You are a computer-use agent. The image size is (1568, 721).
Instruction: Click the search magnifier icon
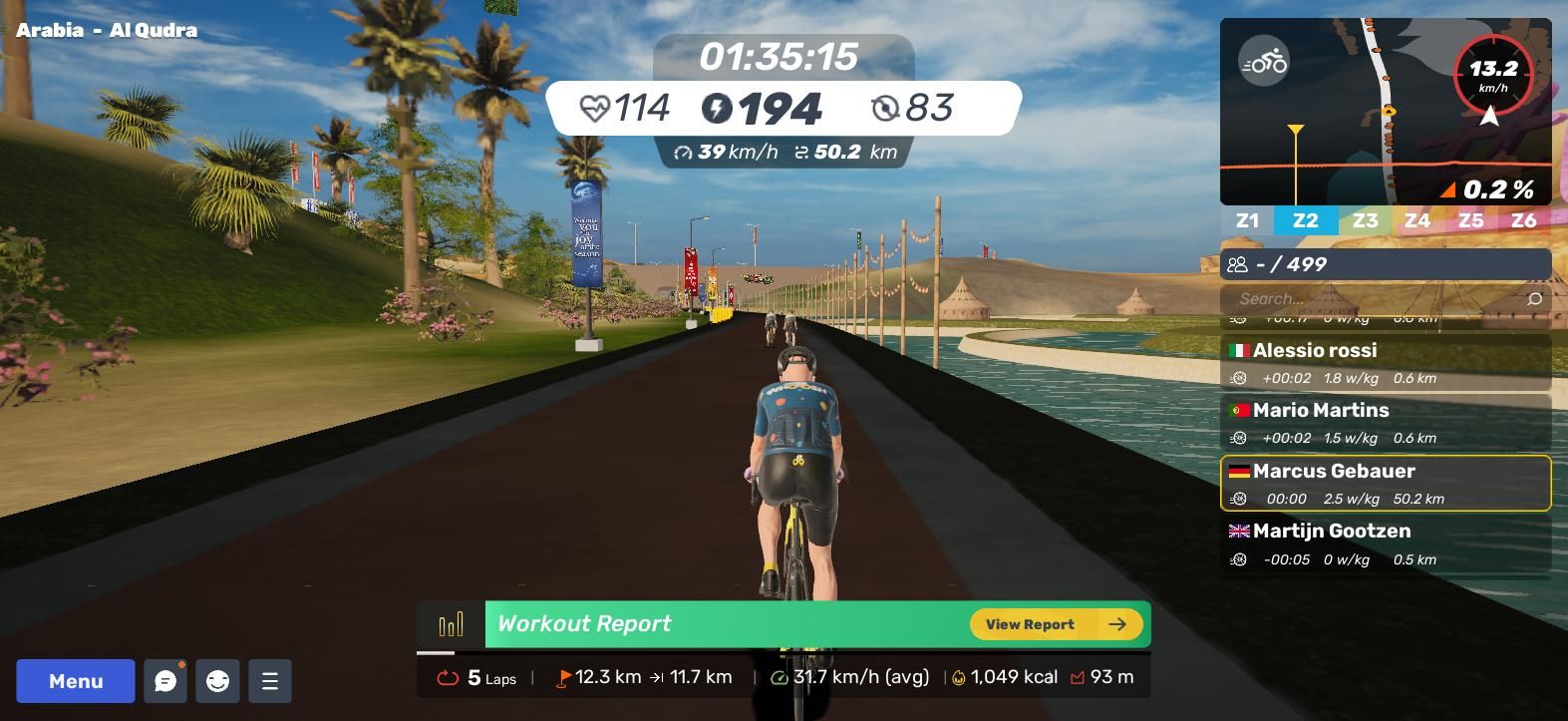[1534, 298]
